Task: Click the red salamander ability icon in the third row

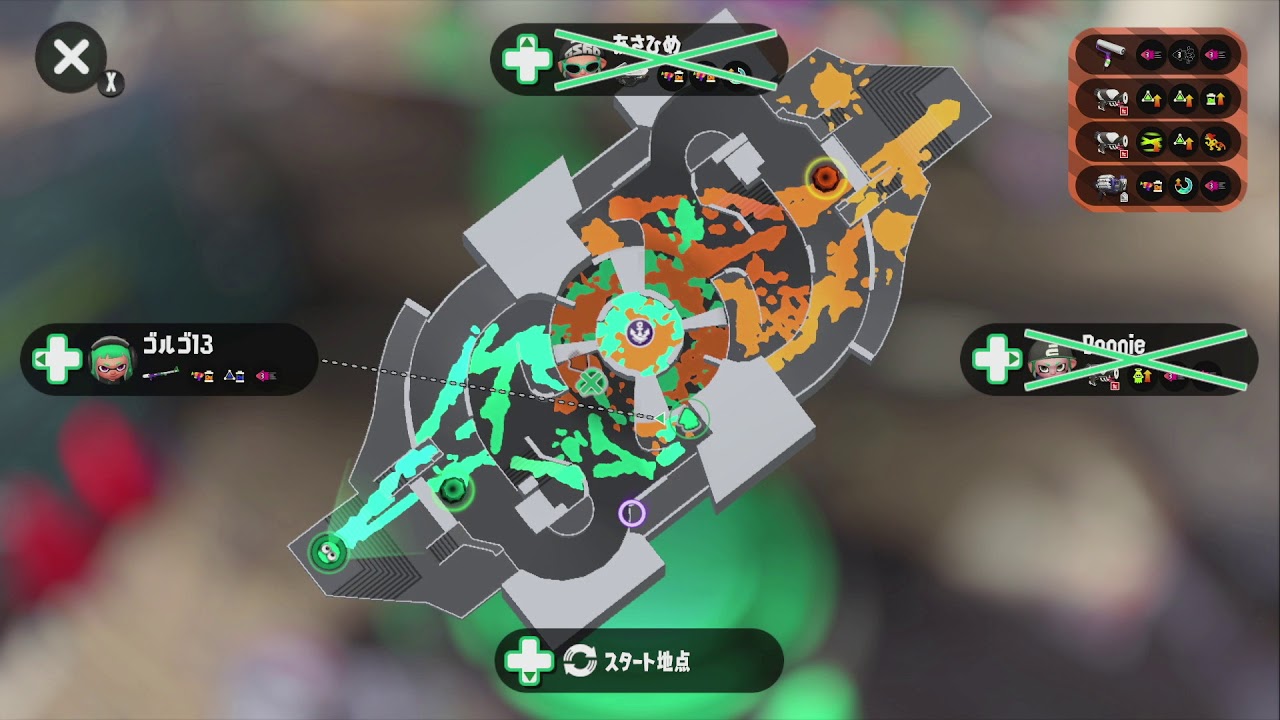Action: (1215, 142)
